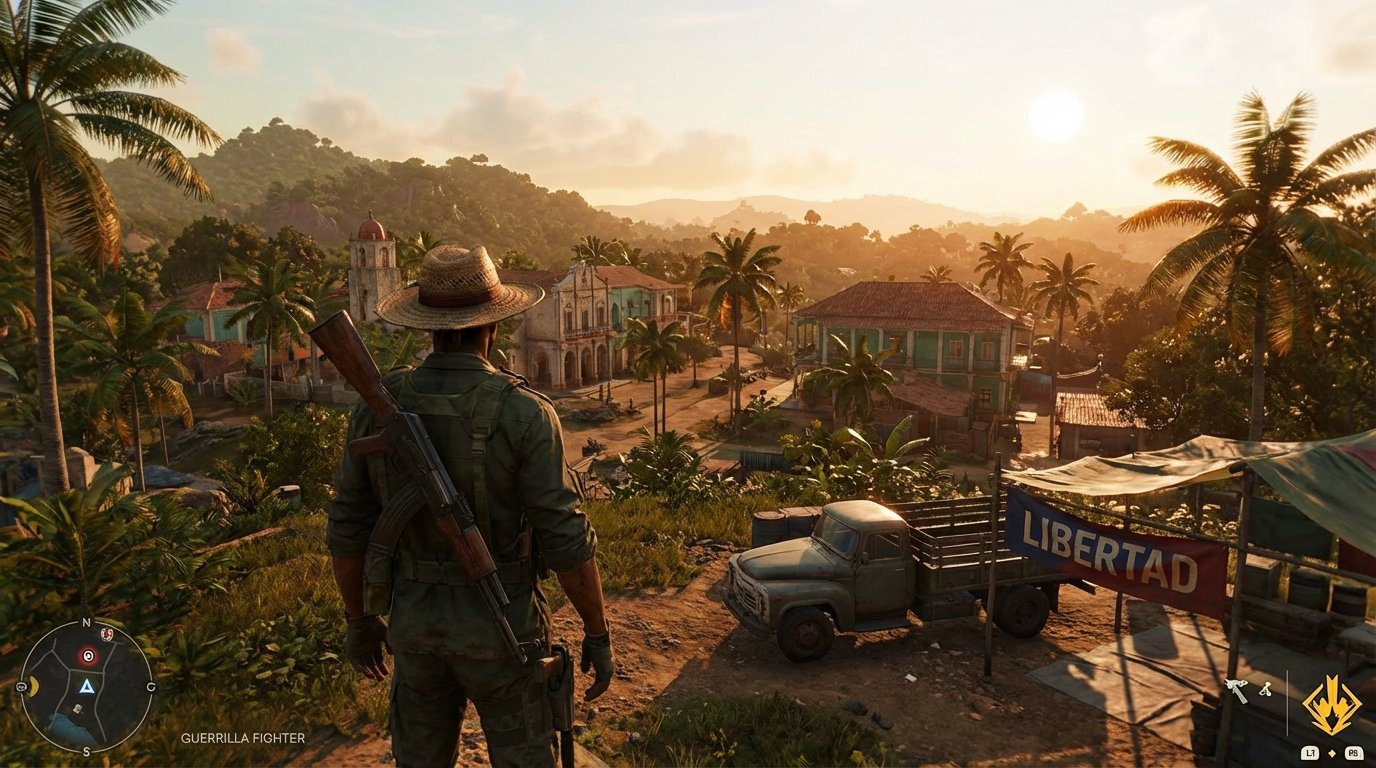Click the small building icon inside the minimap
Viewport: 1376px width, 768px height.
click(x=78, y=707)
